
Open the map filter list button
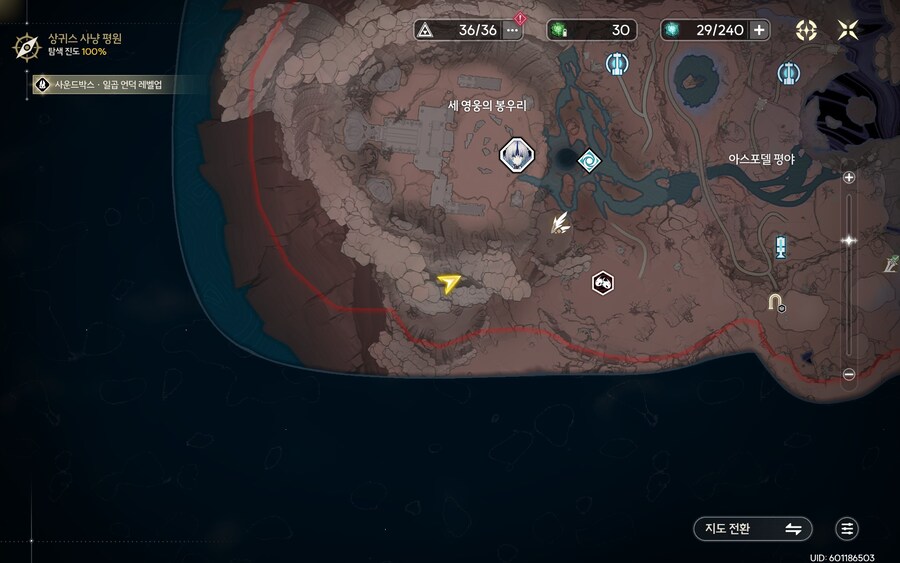[847, 529]
